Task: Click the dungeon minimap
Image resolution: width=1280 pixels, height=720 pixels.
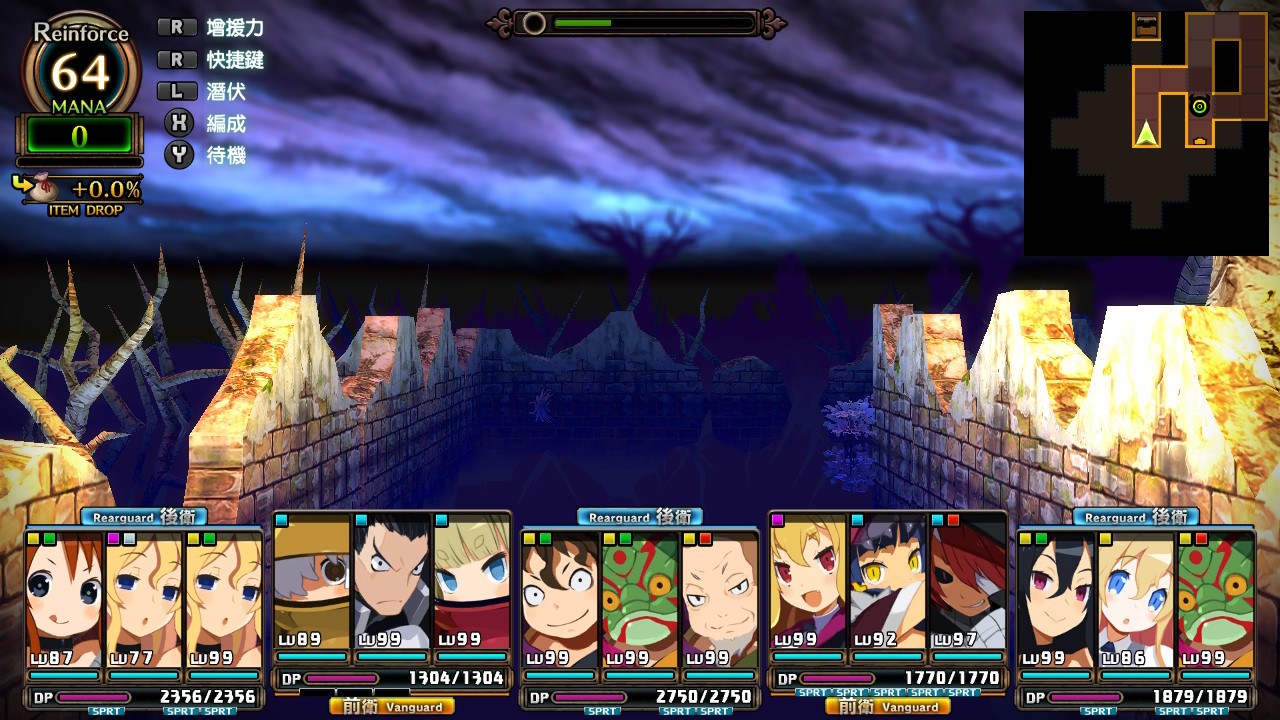Action: [x=1146, y=133]
